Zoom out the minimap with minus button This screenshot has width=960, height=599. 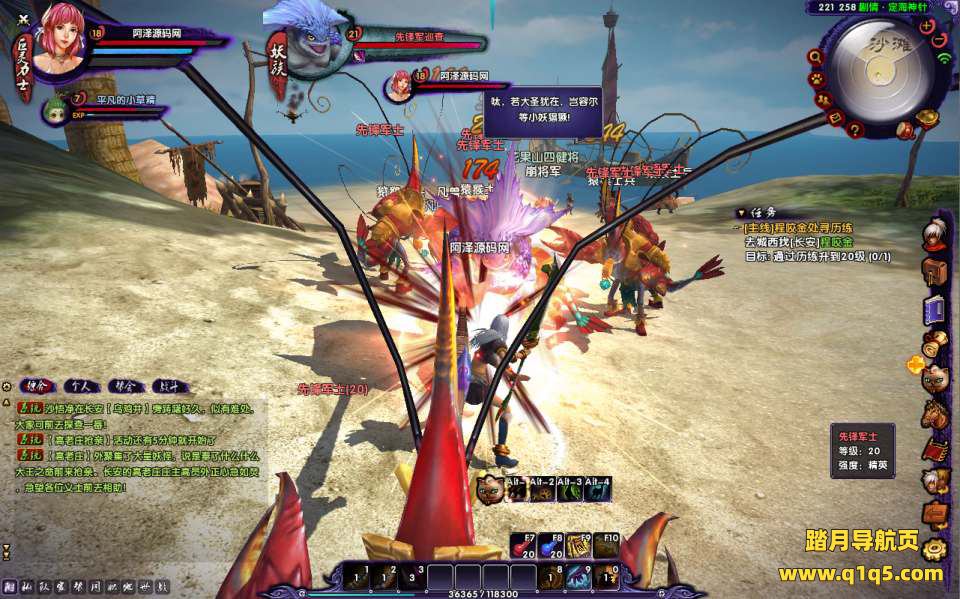939,41
